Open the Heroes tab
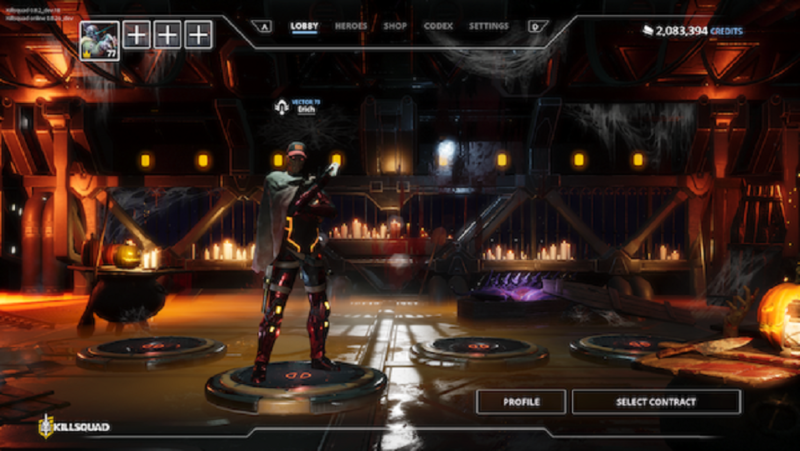800x451 pixels. 351,26
